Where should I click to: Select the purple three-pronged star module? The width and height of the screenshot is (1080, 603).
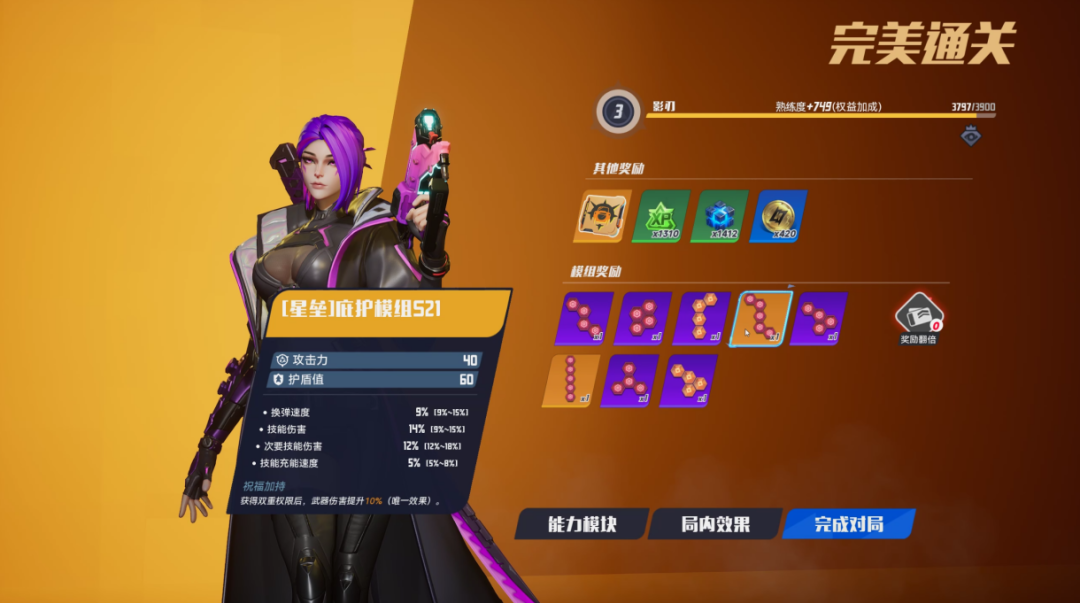[630, 380]
